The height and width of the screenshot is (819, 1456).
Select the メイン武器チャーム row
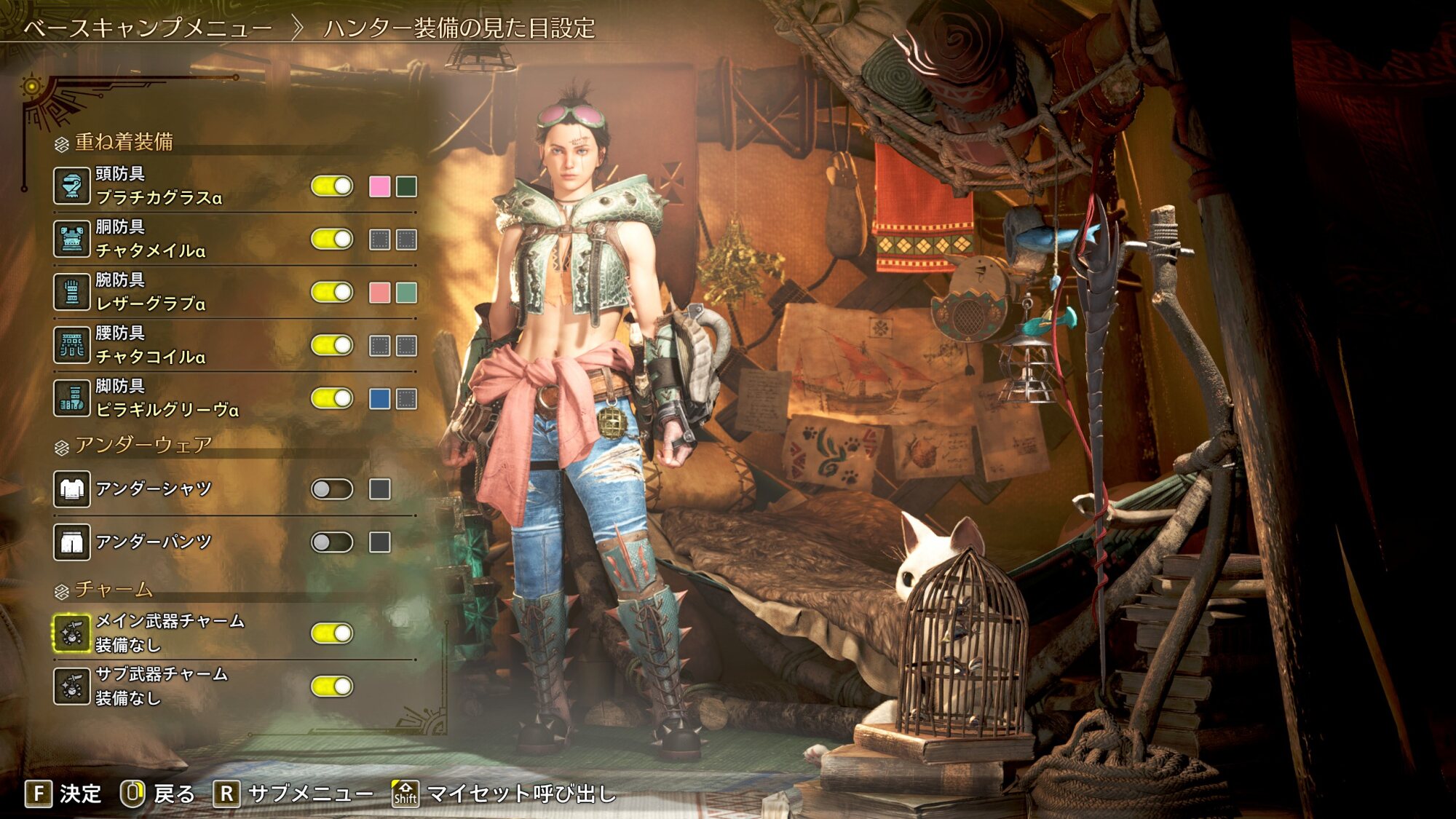click(x=170, y=633)
